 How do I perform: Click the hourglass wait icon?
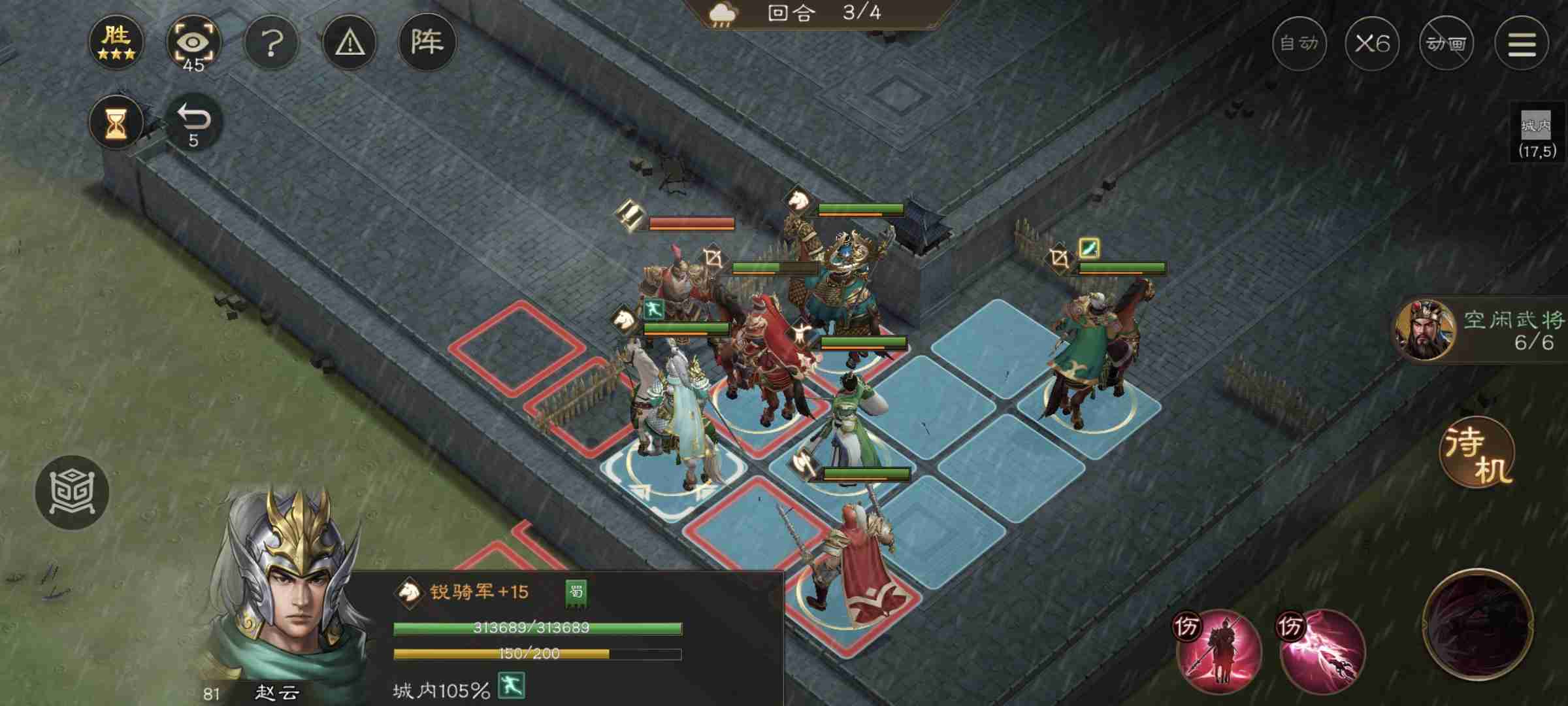pyautogui.click(x=115, y=121)
